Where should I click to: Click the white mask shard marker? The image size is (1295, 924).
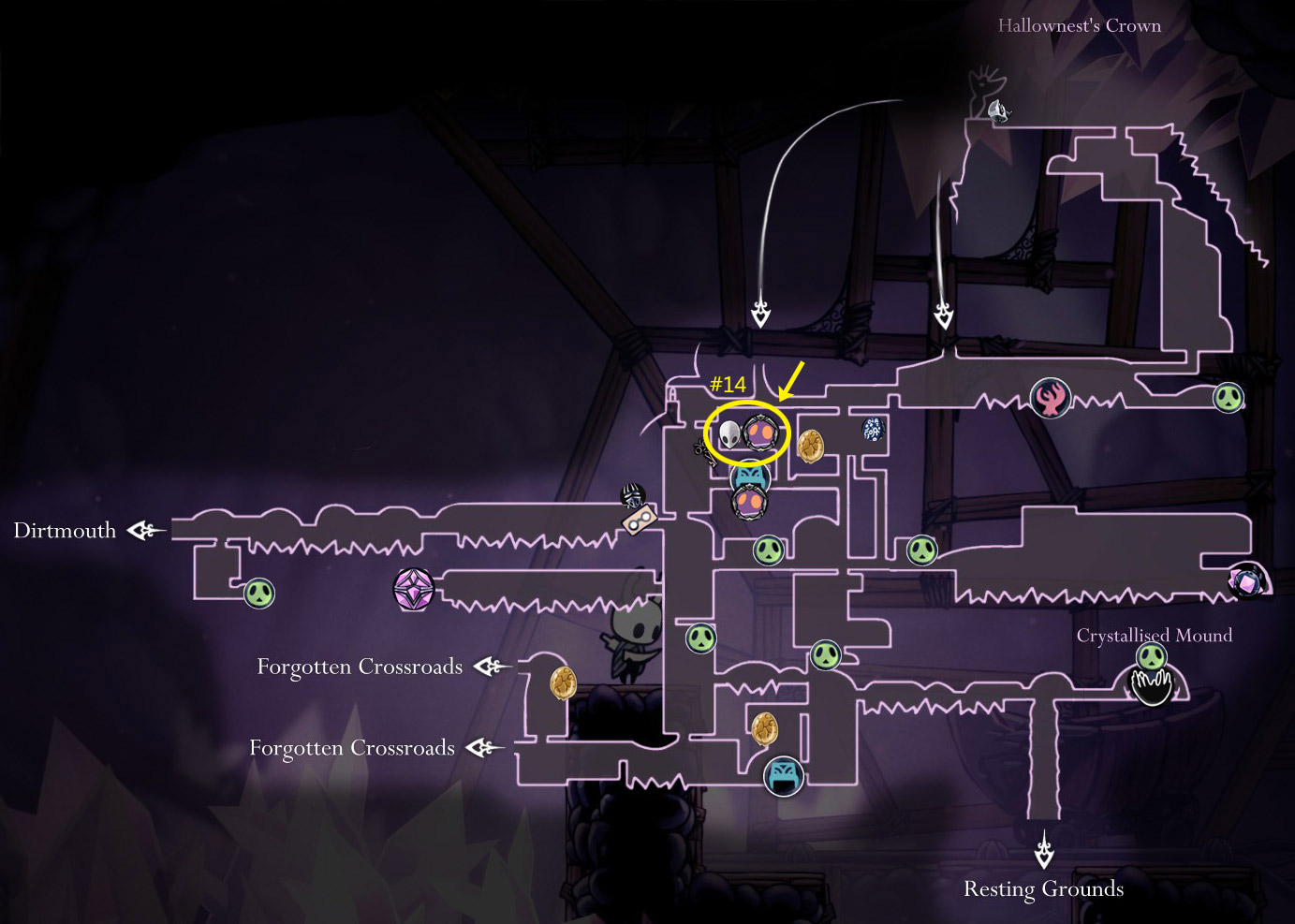[x=729, y=434]
